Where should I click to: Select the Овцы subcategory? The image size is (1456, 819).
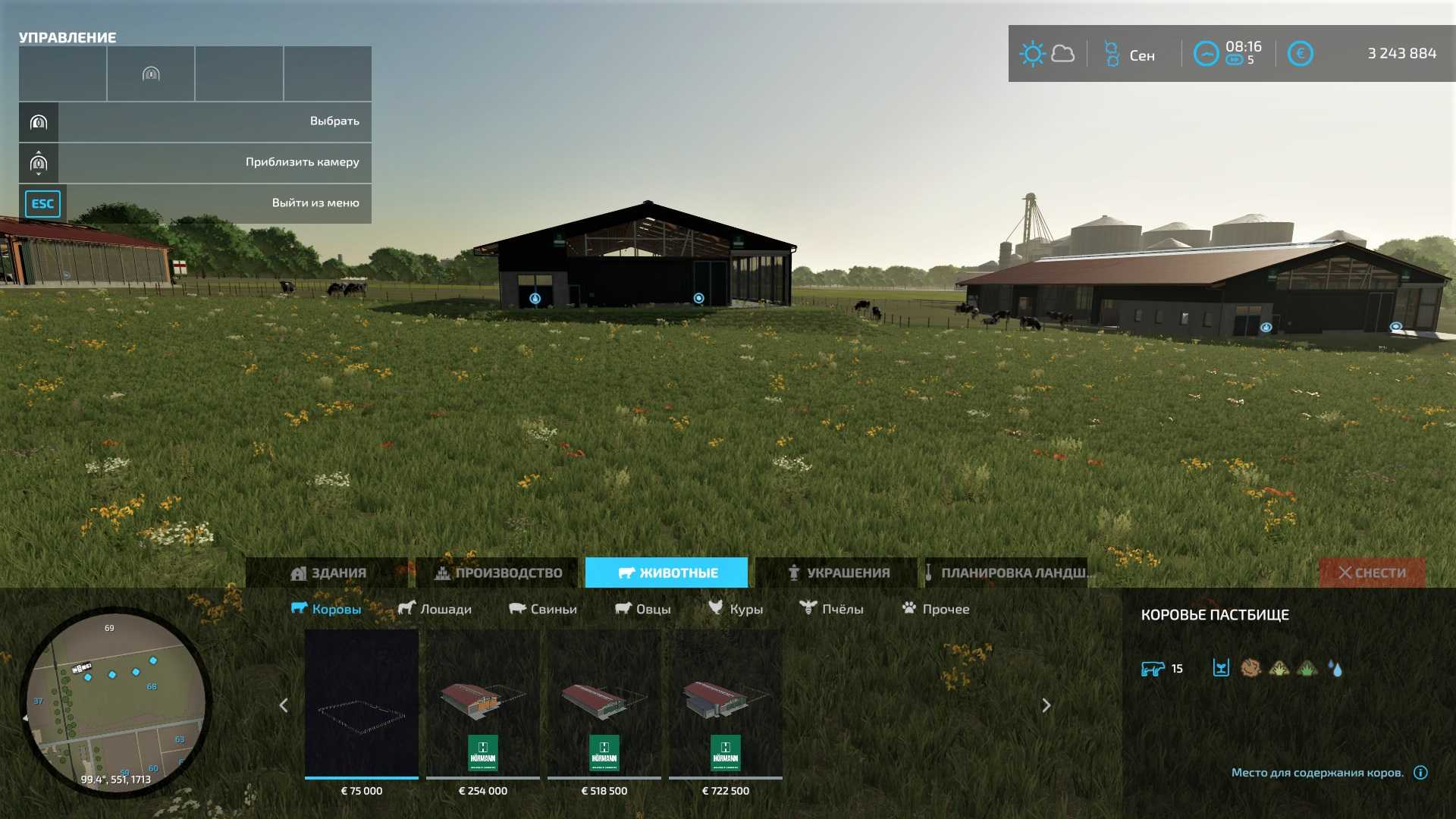click(x=642, y=609)
